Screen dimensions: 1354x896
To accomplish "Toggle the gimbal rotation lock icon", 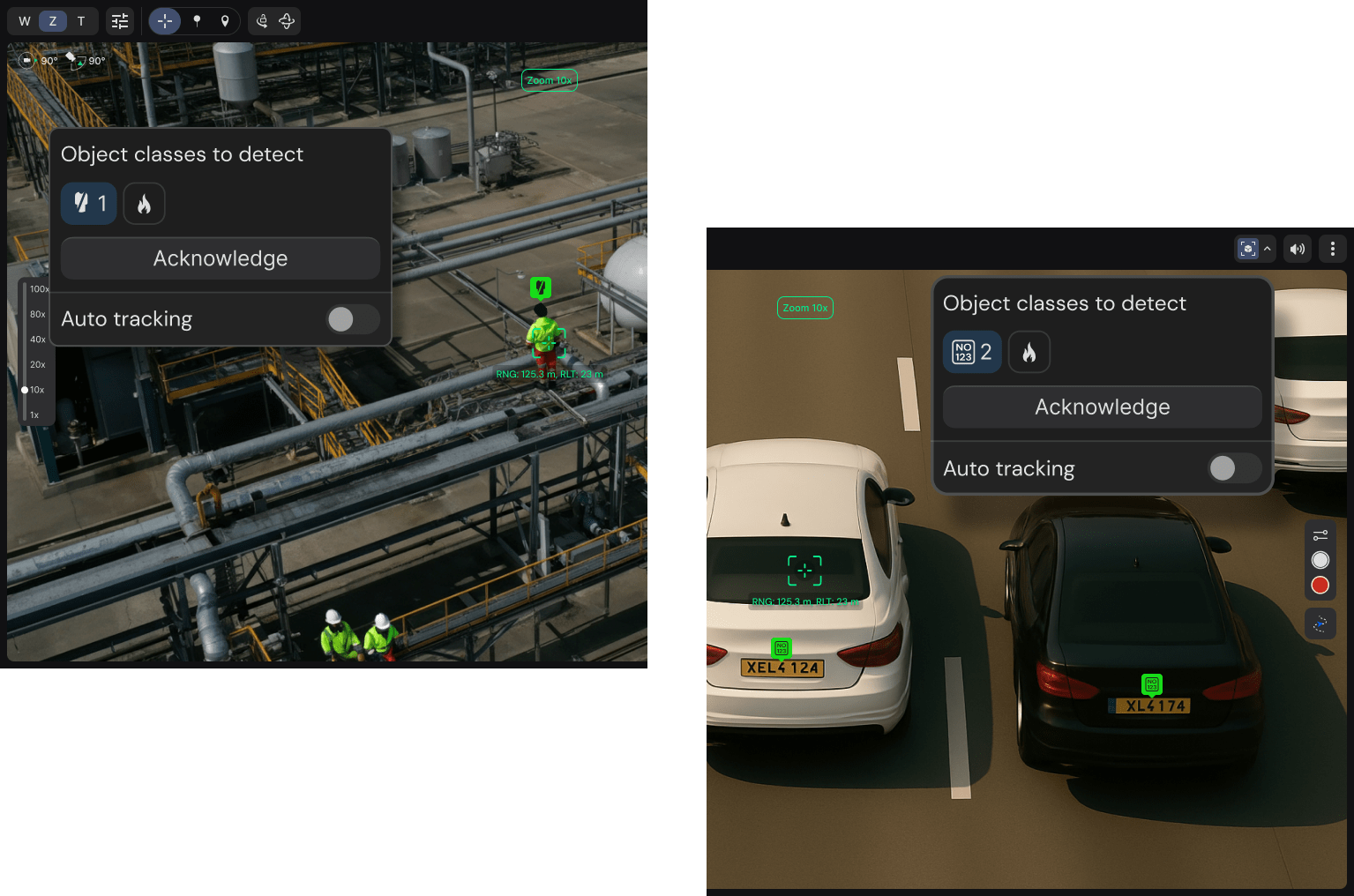I will [x=262, y=21].
